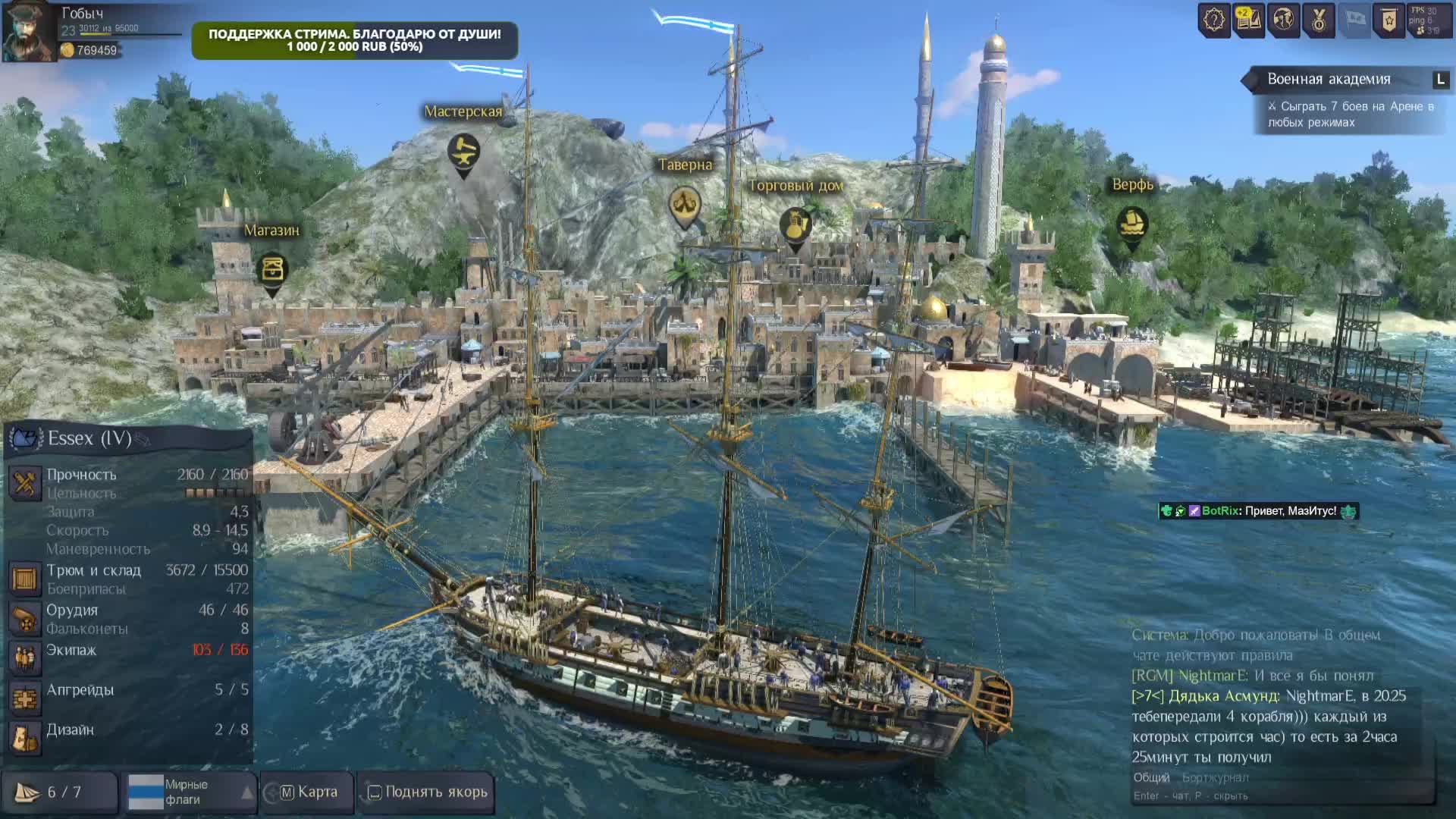The image size is (1456, 819).
Task: Click the Гобыч captain portrait
Action: tap(29, 32)
